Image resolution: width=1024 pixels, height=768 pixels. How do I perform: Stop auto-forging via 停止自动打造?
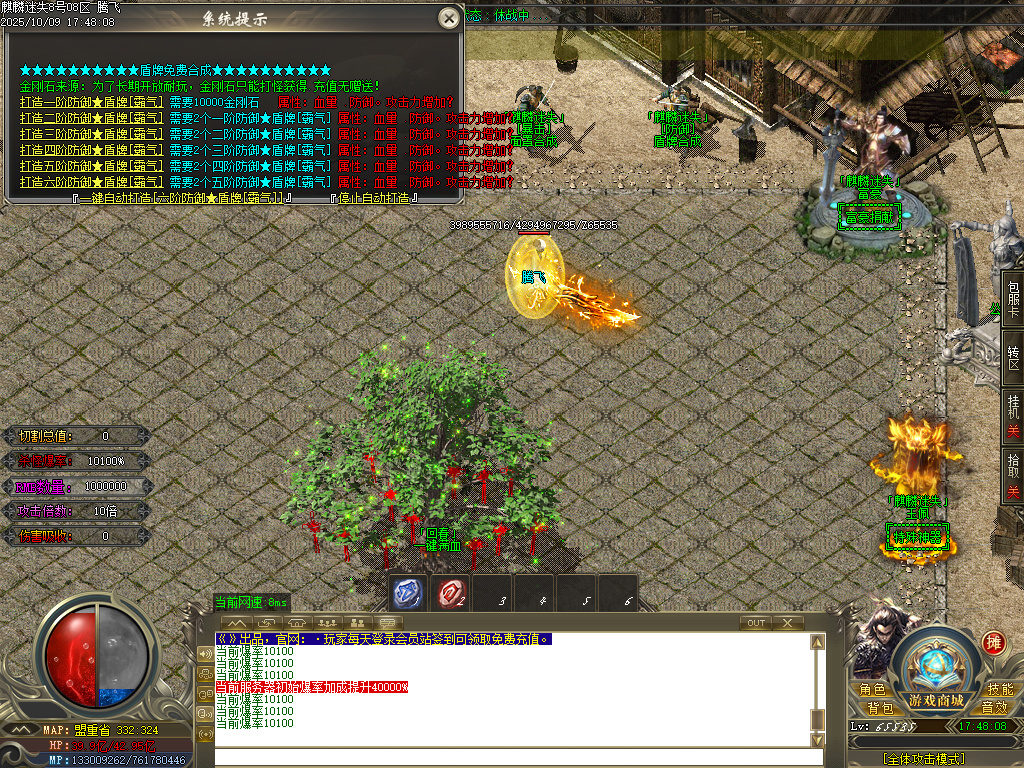pyautogui.click(x=374, y=198)
